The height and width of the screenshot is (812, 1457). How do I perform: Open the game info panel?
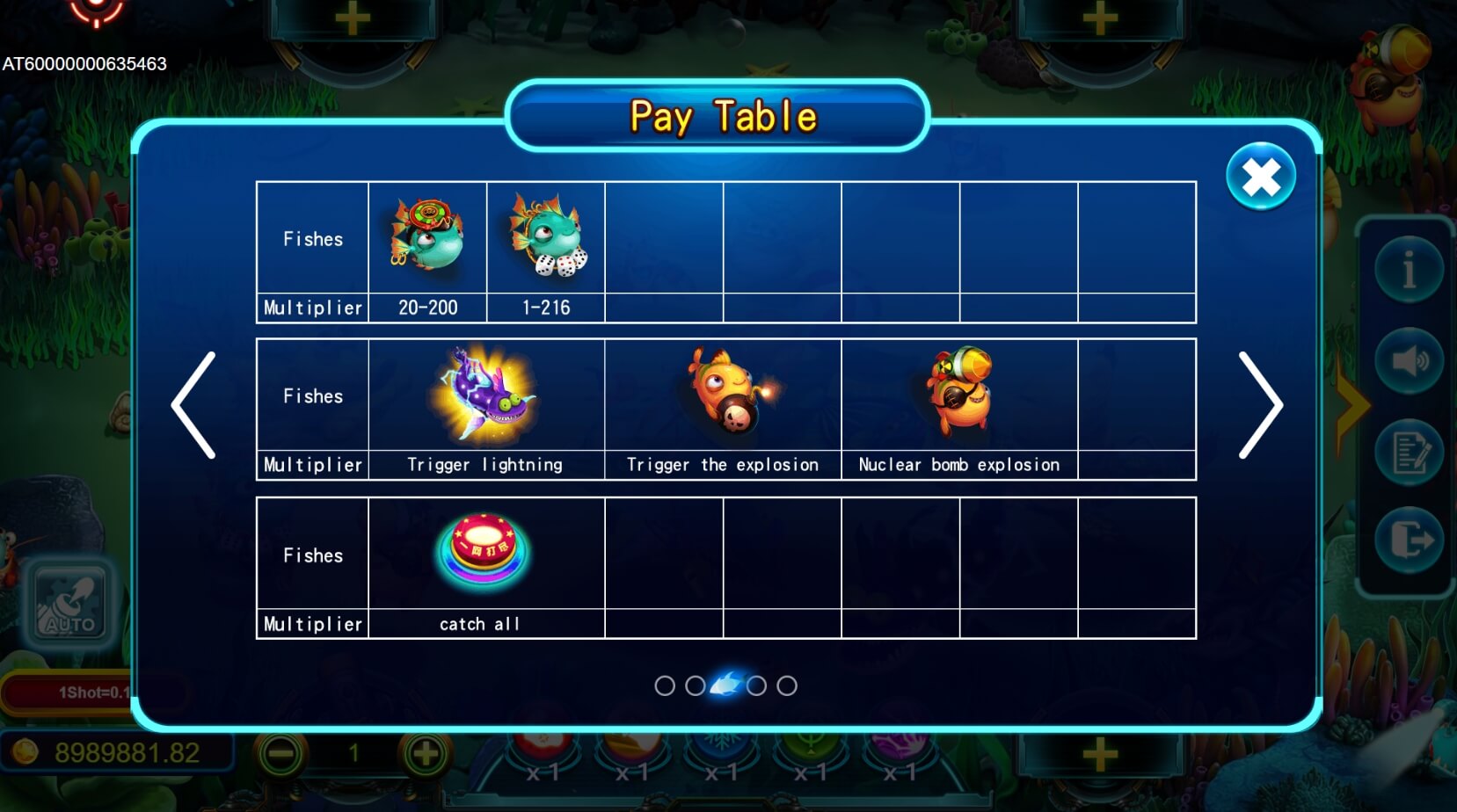[1409, 270]
